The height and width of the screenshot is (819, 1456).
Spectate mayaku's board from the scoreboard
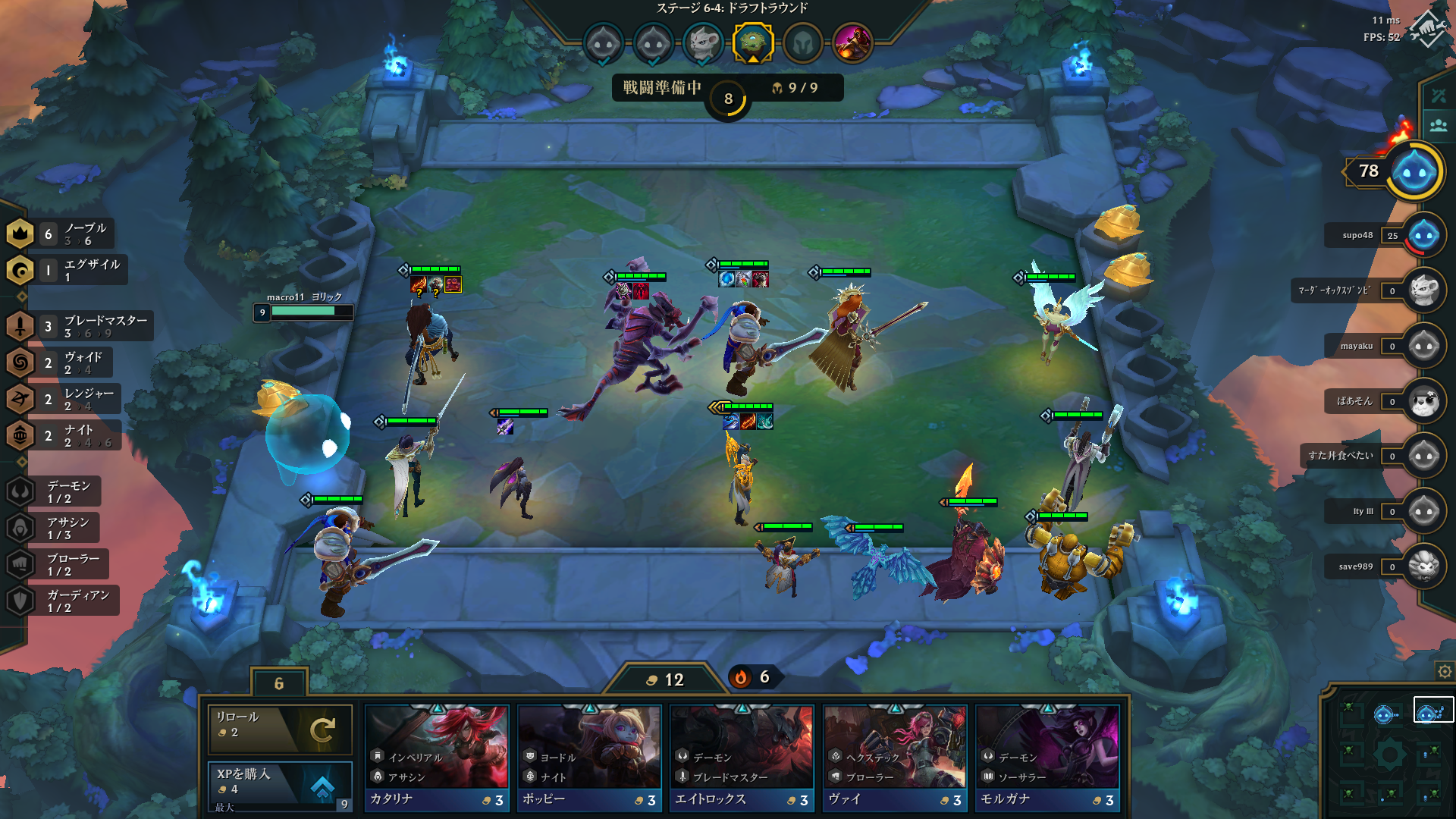click(1423, 346)
